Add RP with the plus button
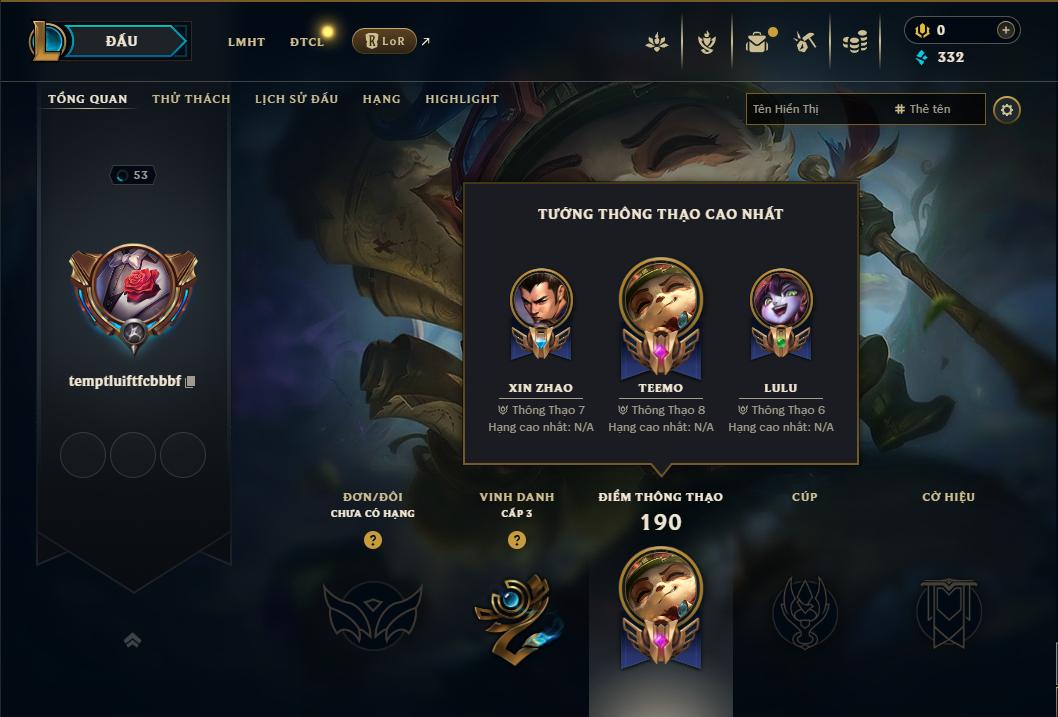The height and width of the screenshot is (717, 1058). pos(1006,30)
